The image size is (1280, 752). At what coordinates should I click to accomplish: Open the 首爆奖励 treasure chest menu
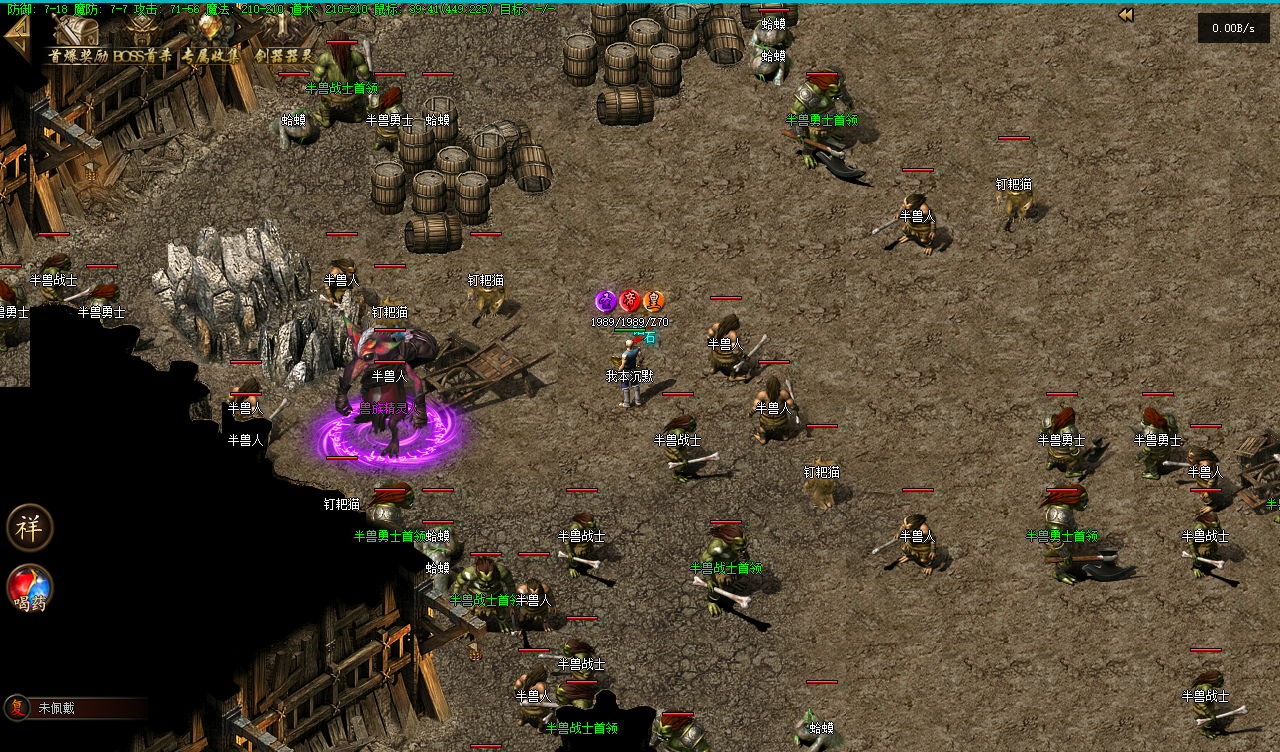[x=77, y=42]
